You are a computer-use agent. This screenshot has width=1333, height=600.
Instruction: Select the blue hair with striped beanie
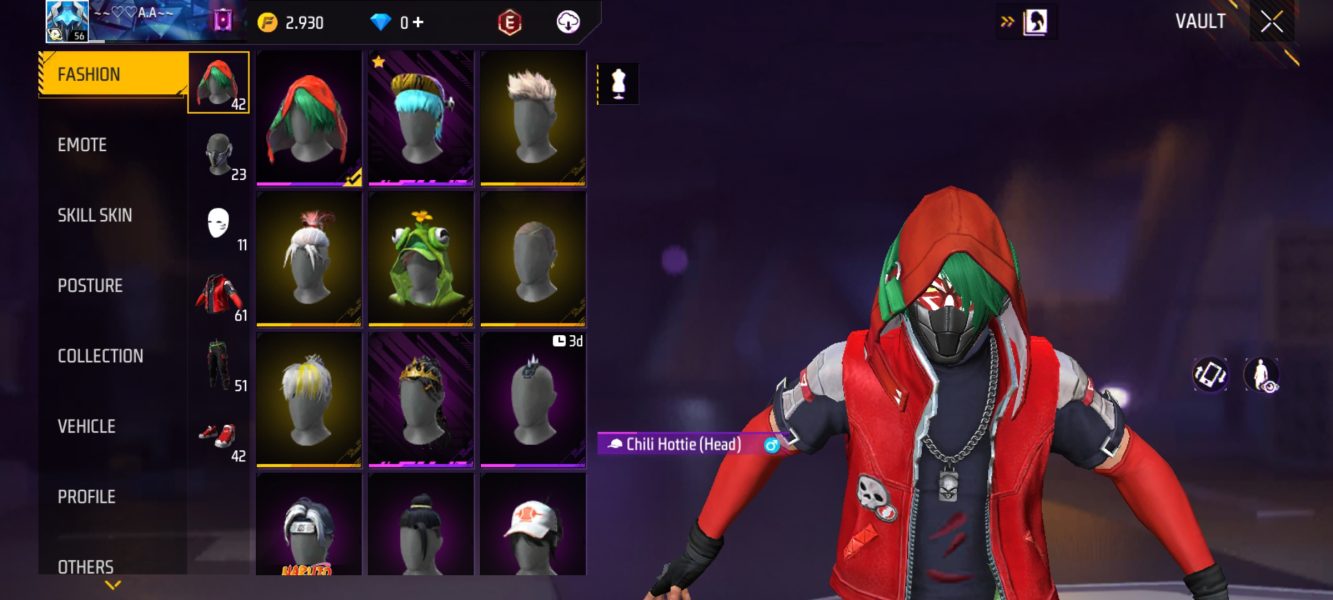click(x=421, y=117)
